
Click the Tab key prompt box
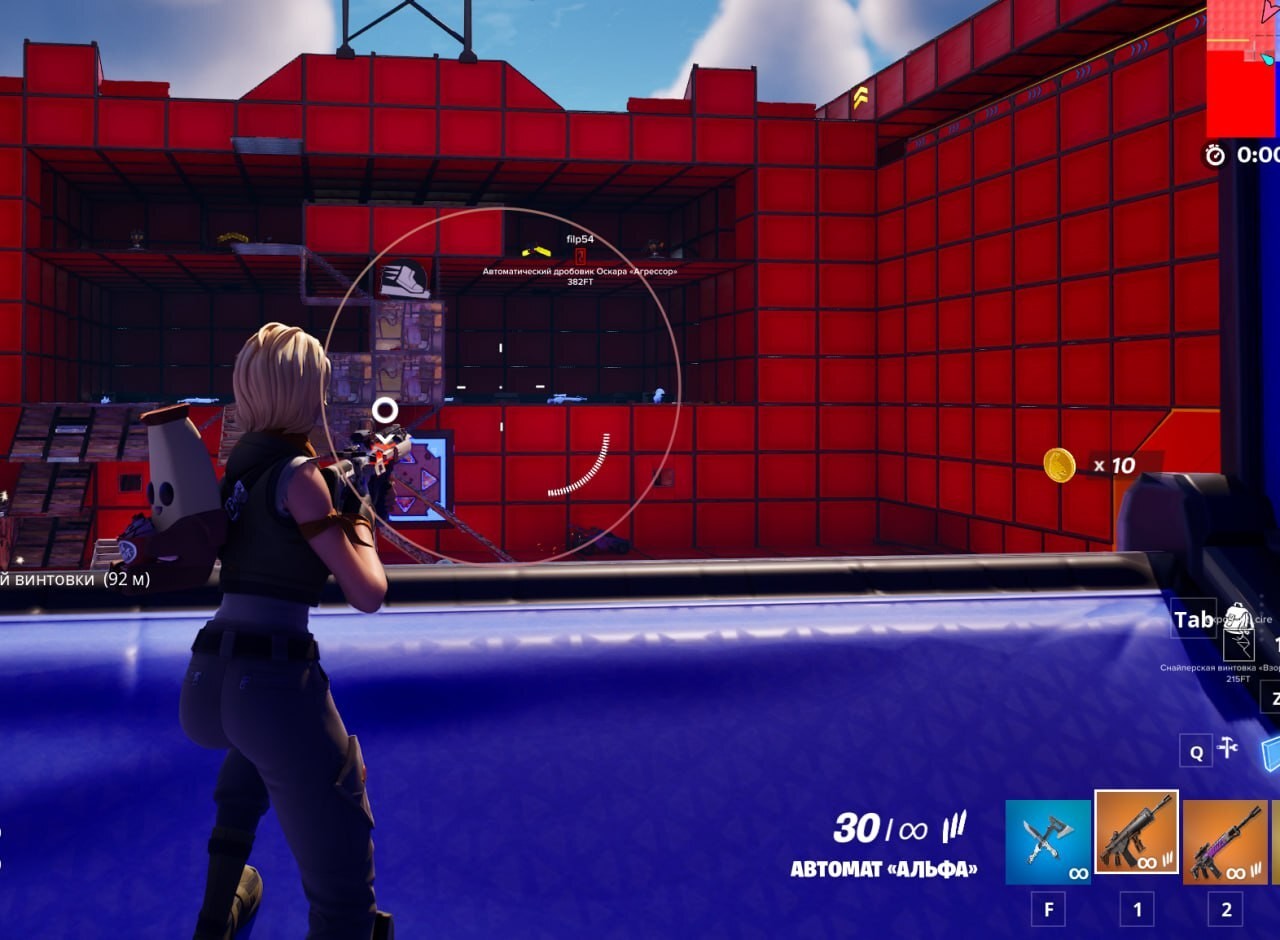[1192, 619]
